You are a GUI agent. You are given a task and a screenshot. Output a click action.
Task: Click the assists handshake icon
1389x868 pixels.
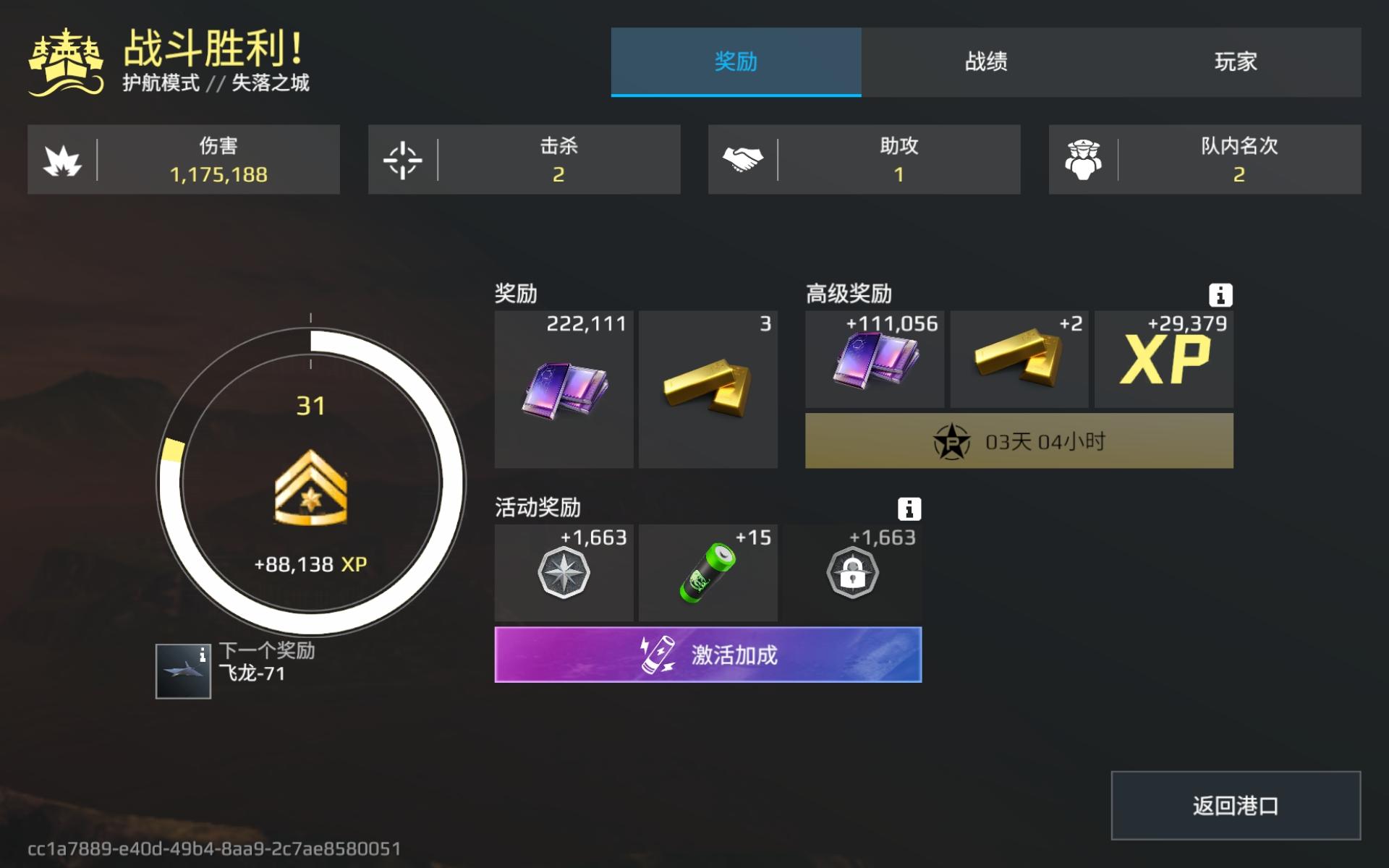coord(744,158)
